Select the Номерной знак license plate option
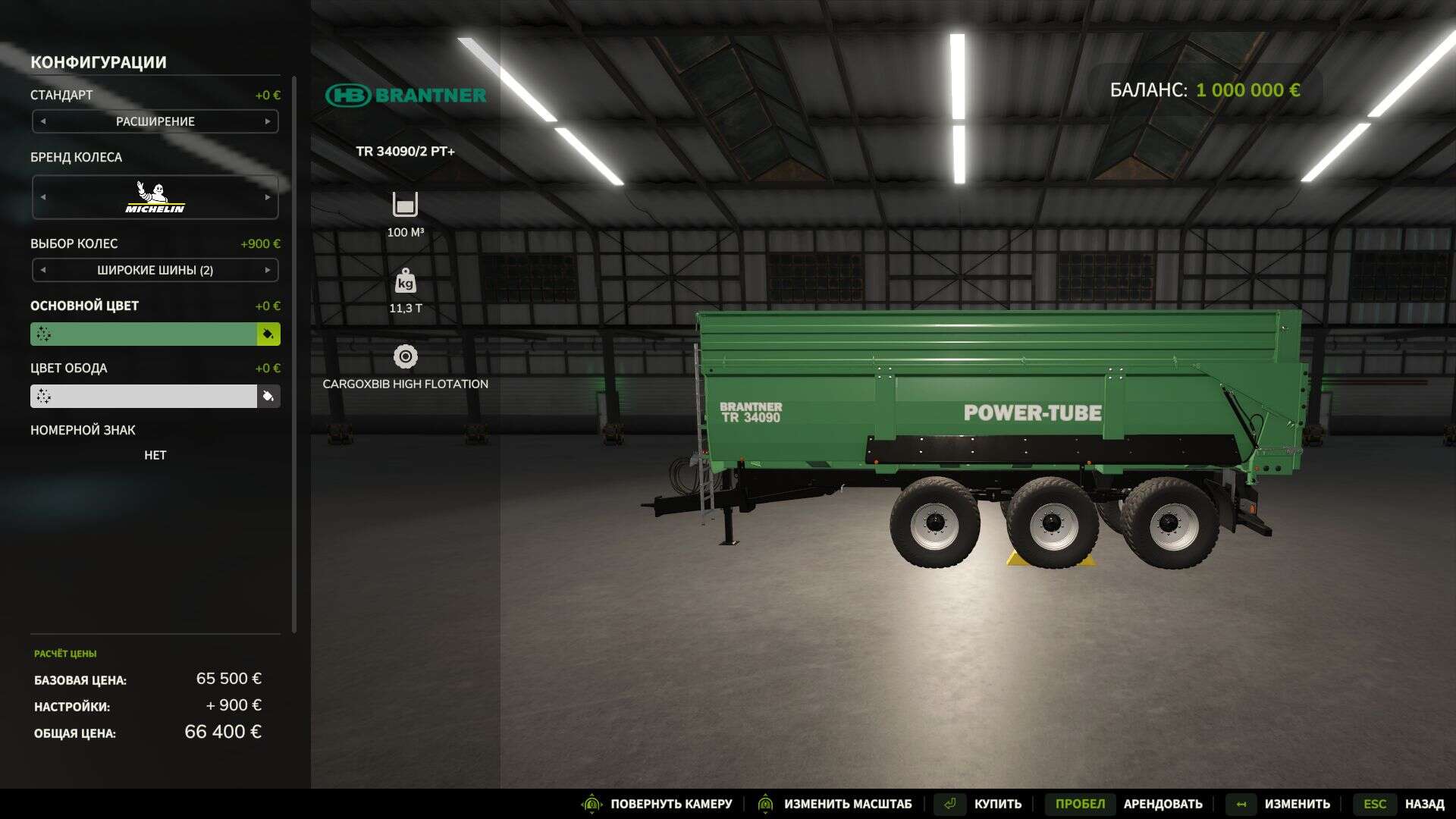The image size is (1456, 819). [x=155, y=455]
